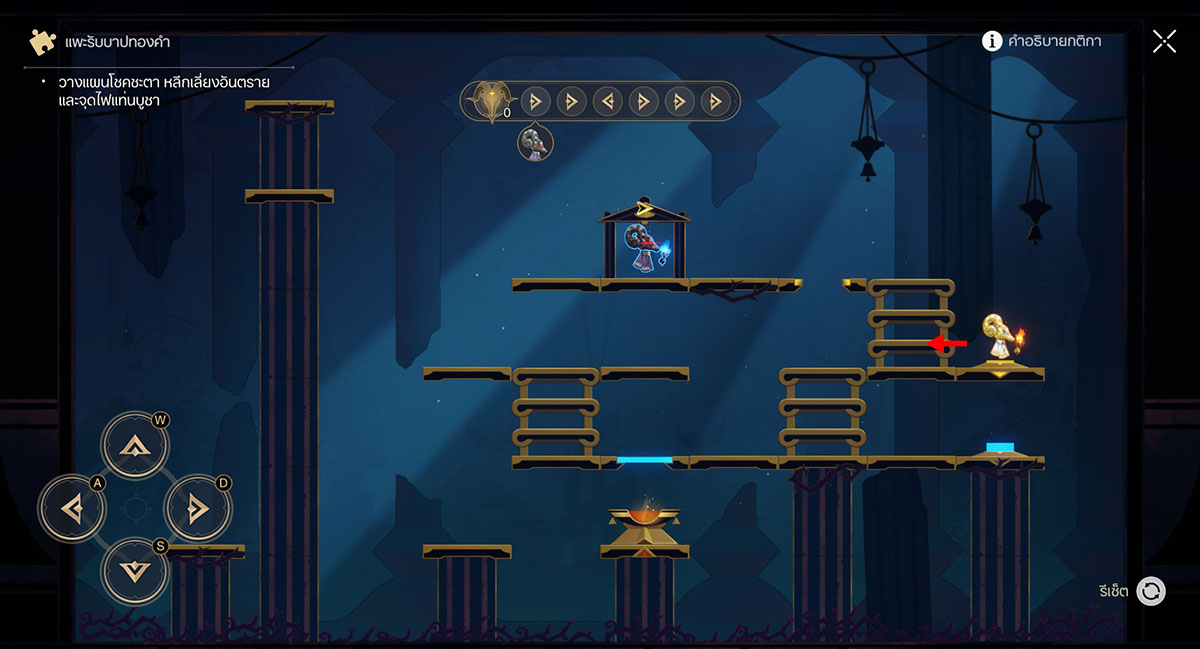Select the gray enemy portrait below the sequence bar
The image size is (1200, 649).
[536, 143]
